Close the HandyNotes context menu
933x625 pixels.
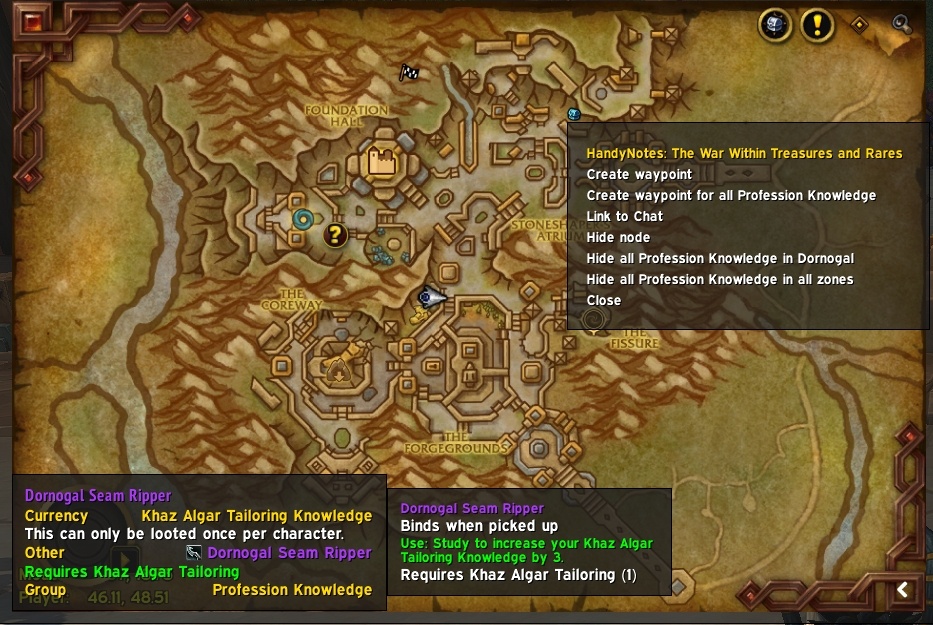pyautogui.click(x=603, y=301)
